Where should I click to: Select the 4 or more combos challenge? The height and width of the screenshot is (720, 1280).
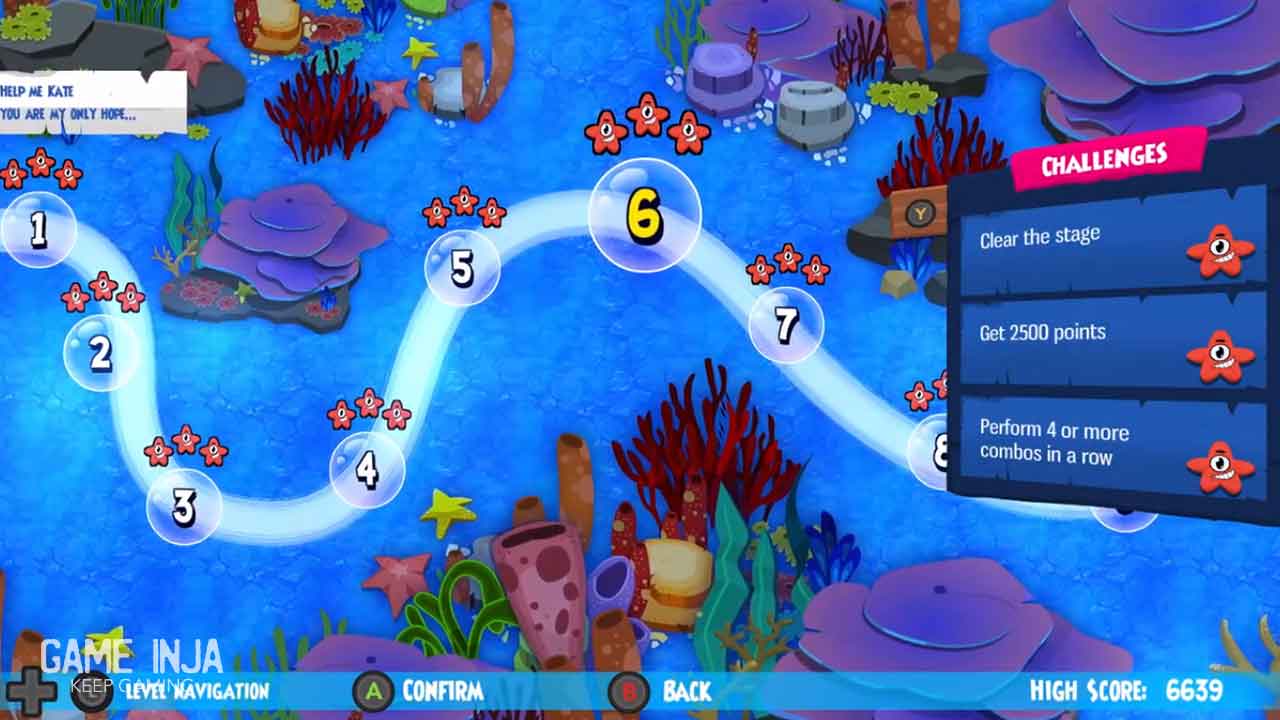pyautogui.click(x=1112, y=446)
